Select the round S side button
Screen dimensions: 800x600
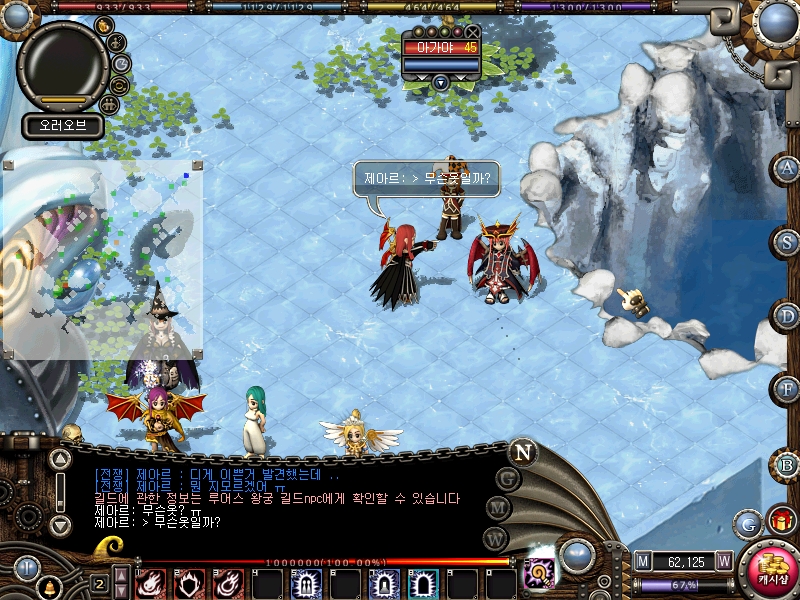click(x=787, y=241)
